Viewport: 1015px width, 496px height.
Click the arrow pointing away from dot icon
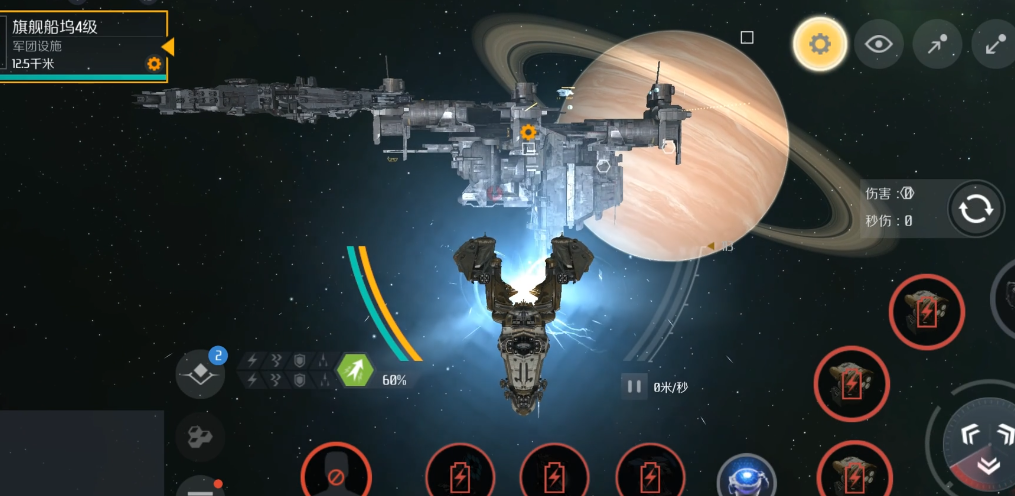pyautogui.click(x=995, y=44)
